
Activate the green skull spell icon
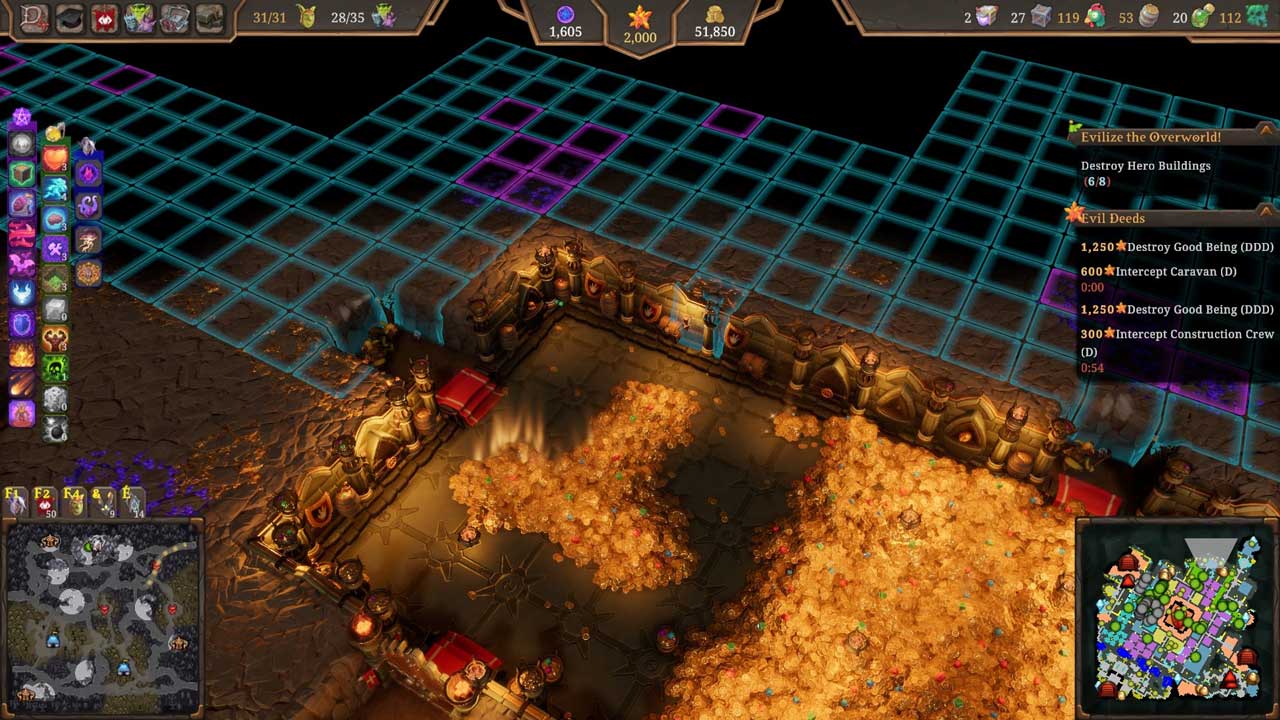pos(55,370)
